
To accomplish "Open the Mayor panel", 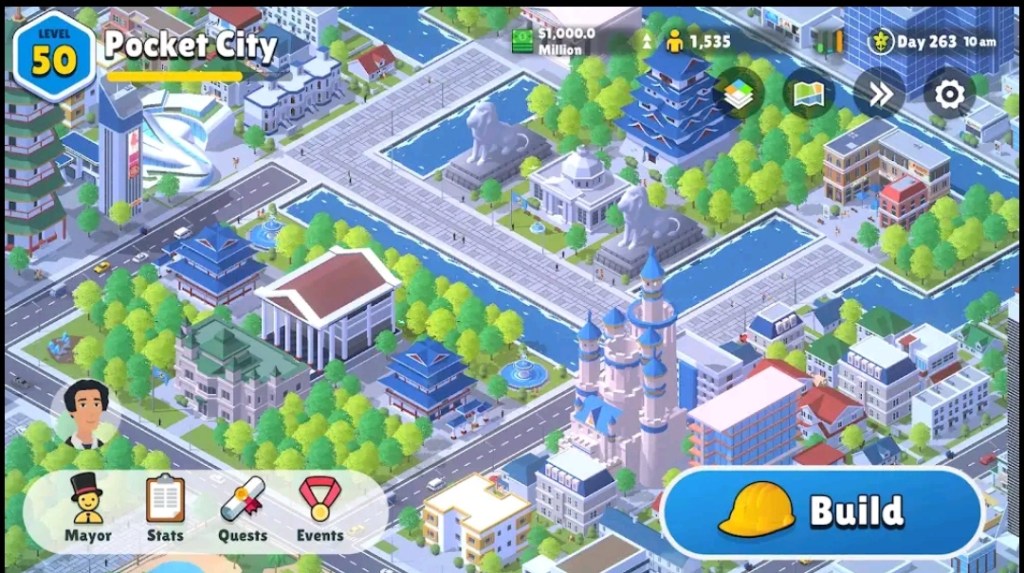I will [87, 508].
